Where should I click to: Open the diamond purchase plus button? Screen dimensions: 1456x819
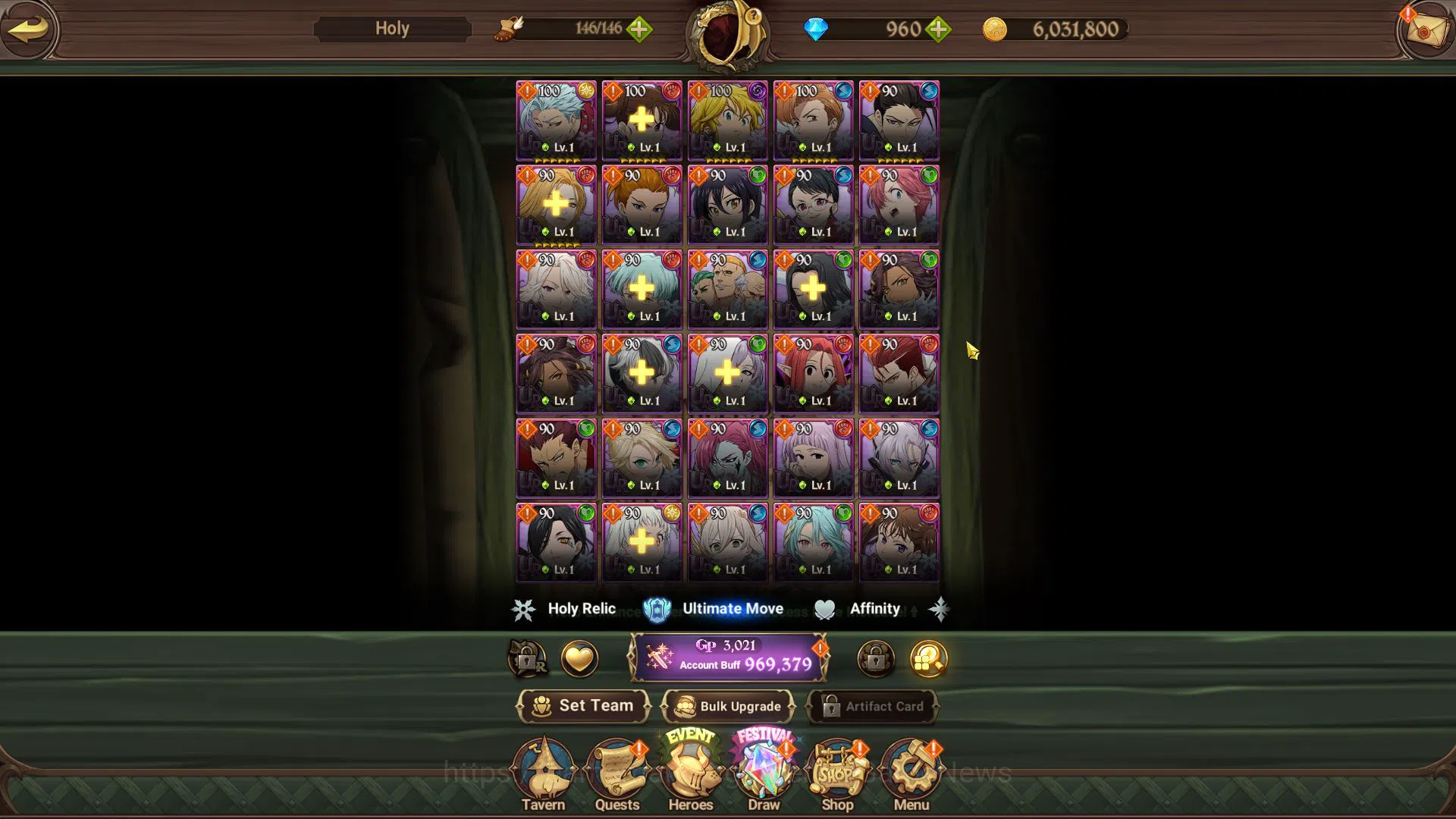pos(938,29)
